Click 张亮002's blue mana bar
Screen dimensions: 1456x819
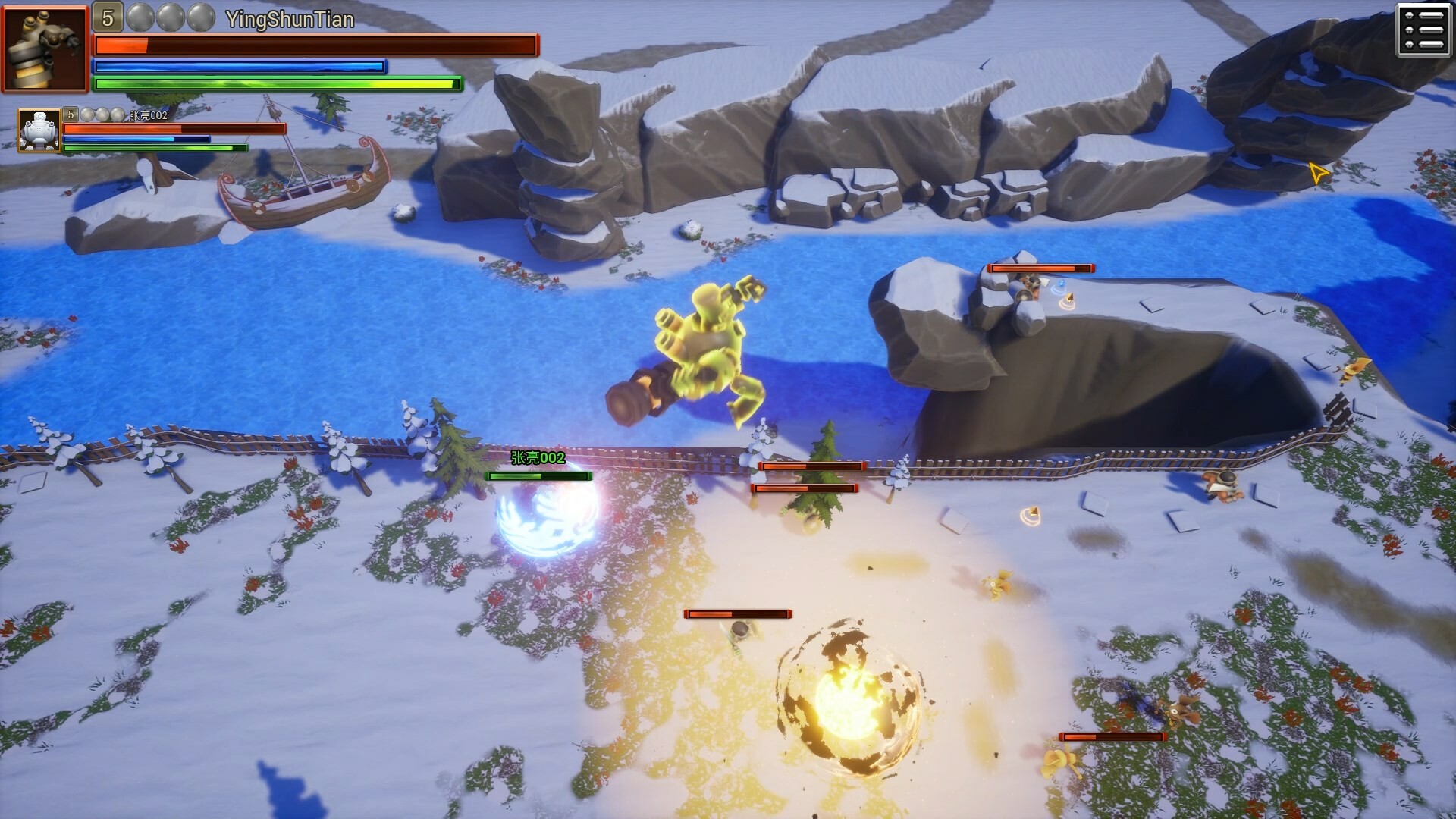(136, 140)
